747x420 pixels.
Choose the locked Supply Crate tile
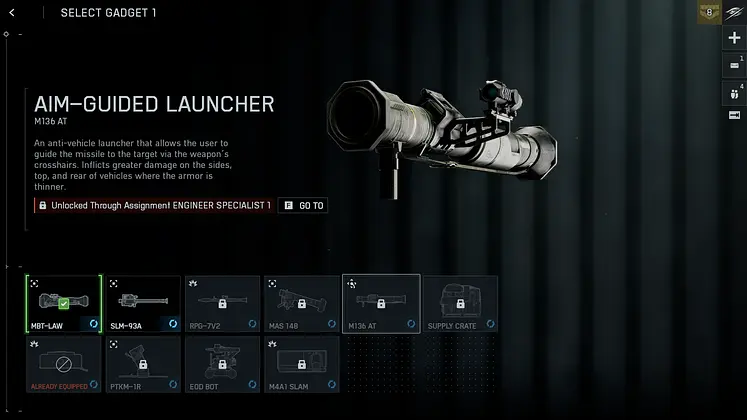[460, 304]
